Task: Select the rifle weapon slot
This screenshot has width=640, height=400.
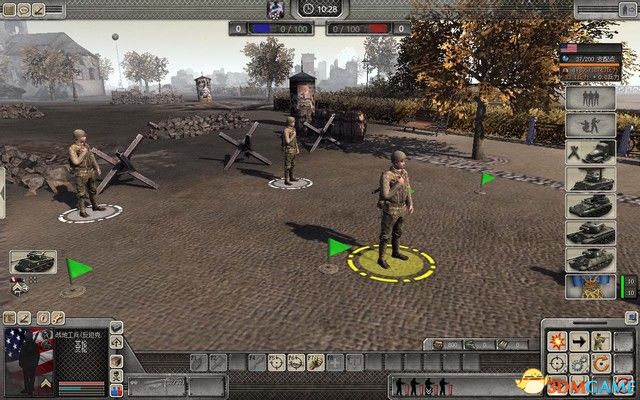Action: (157, 385)
